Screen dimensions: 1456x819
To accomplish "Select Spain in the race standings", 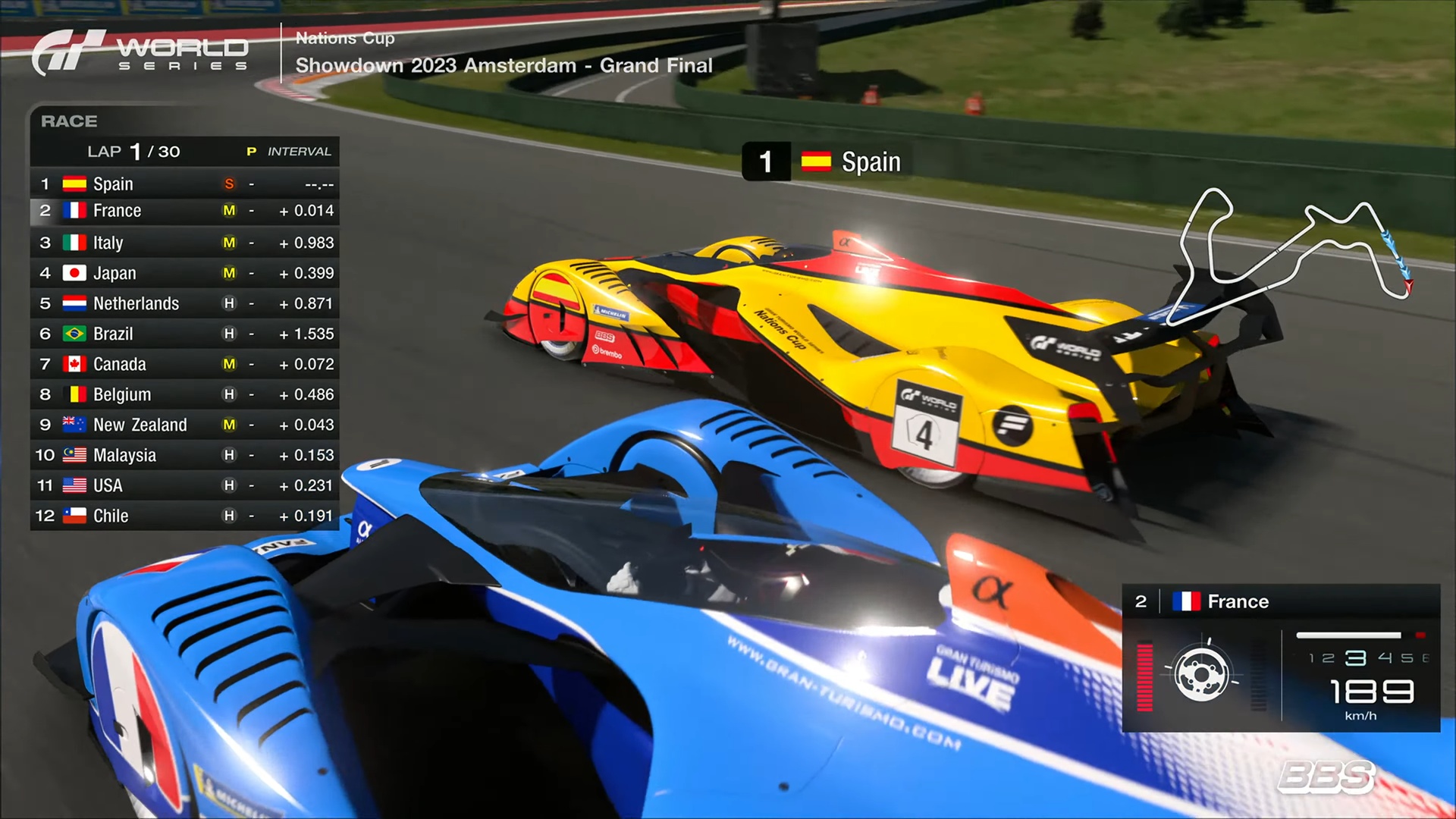I will 184,184.
